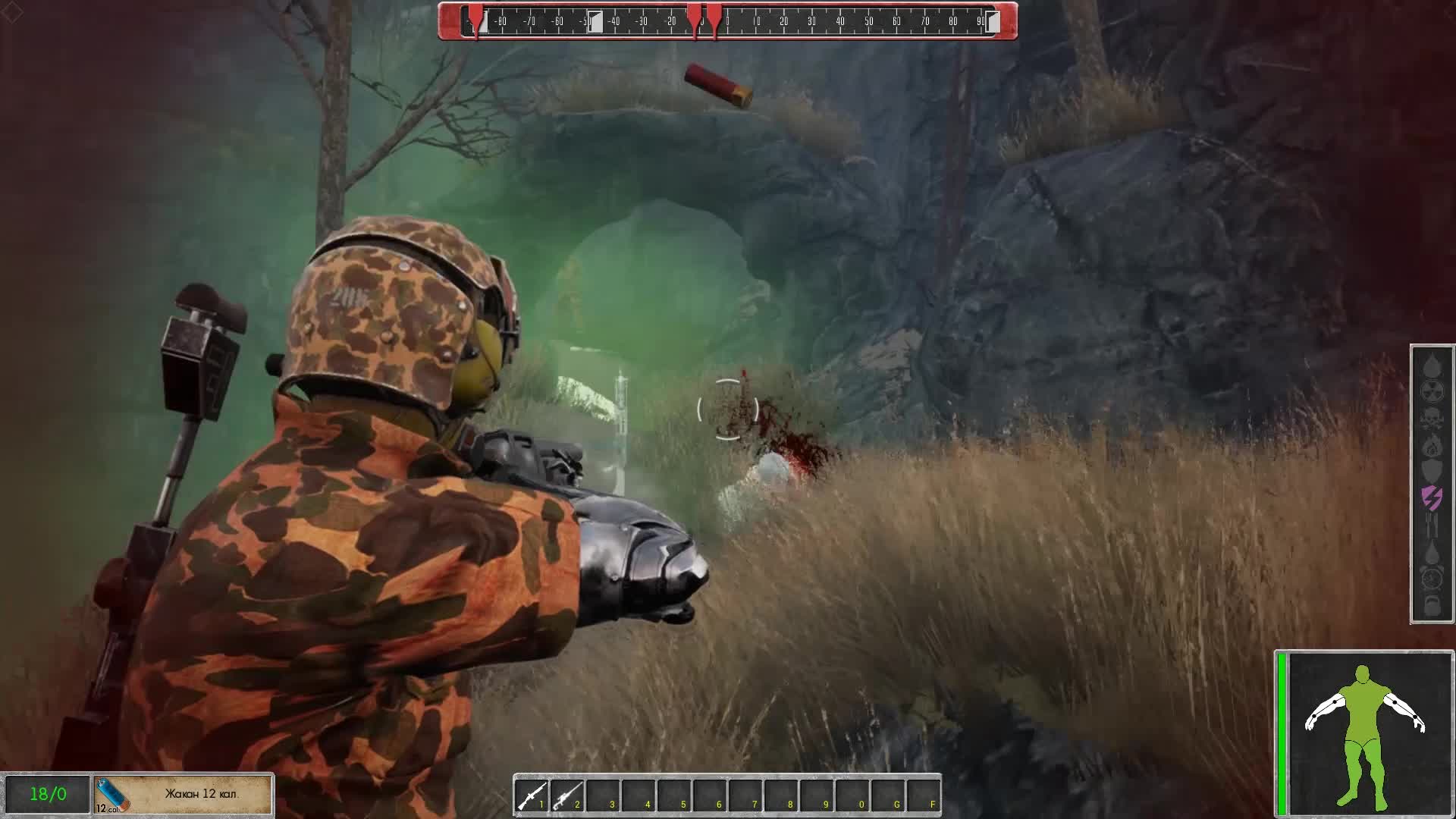The height and width of the screenshot is (819, 1456).
Task: Click the fire resistance status icon
Action: click(1432, 444)
